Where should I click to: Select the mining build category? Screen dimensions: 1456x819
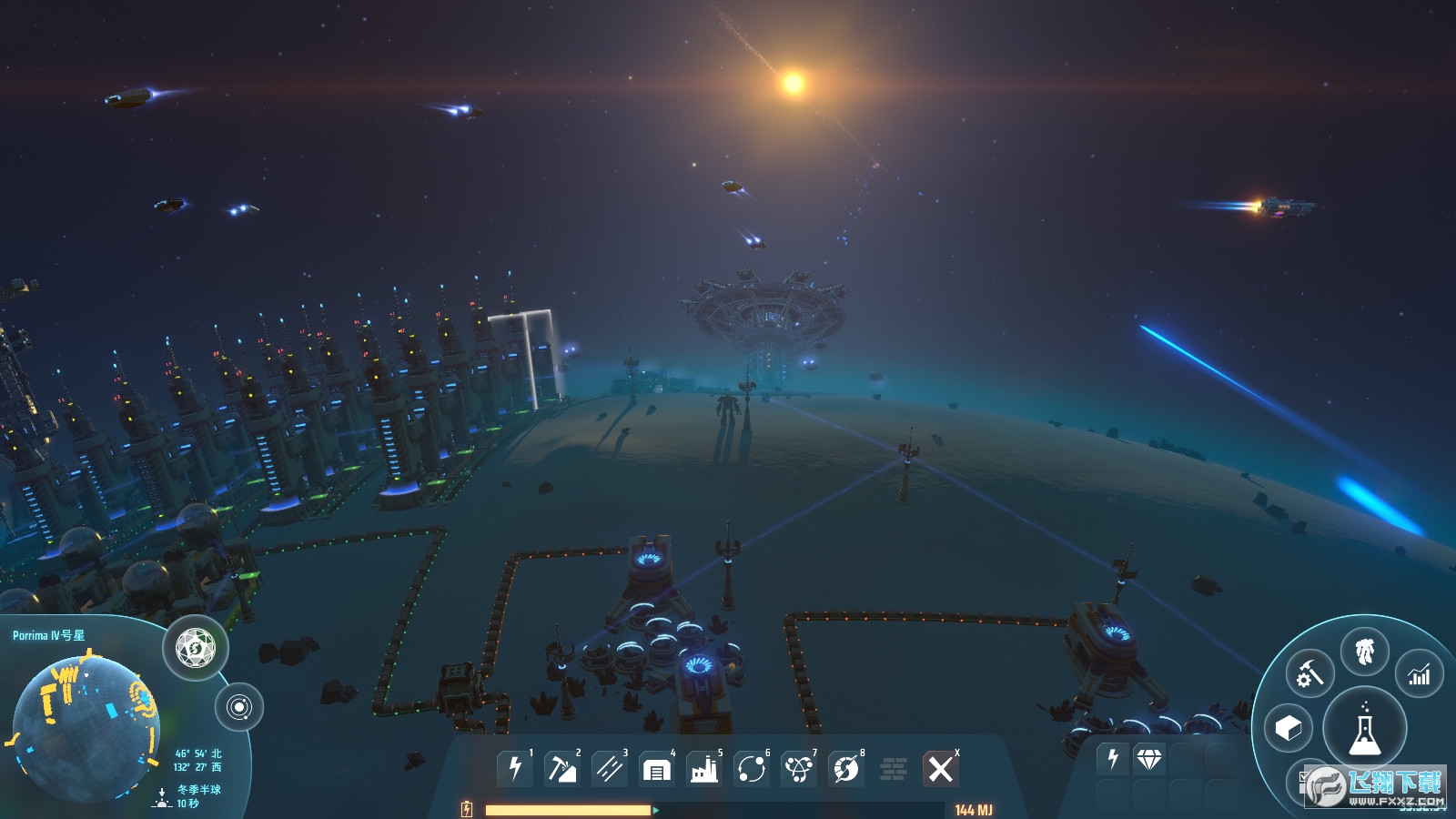(x=561, y=769)
